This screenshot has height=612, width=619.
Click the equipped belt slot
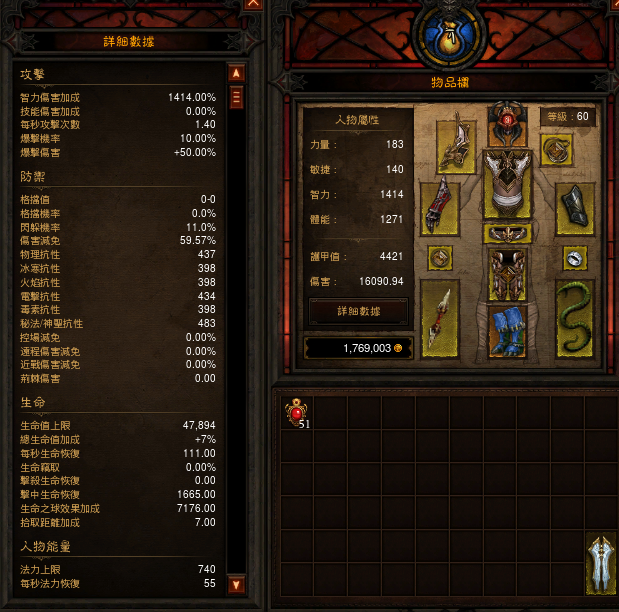[507, 234]
